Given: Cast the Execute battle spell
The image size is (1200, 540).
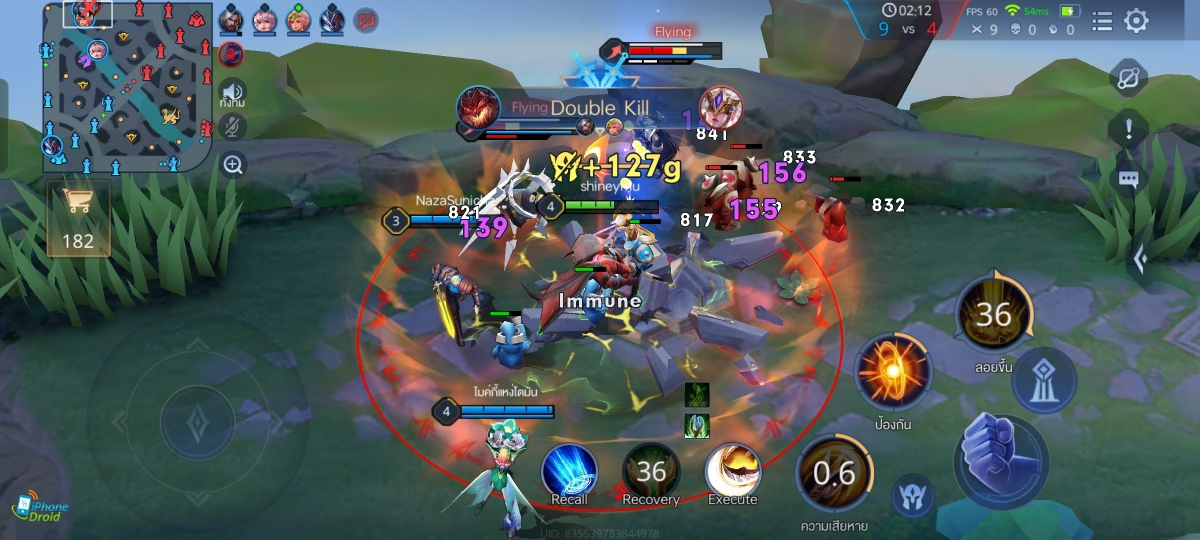Looking at the screenshot, I should (x=733, y=471).
